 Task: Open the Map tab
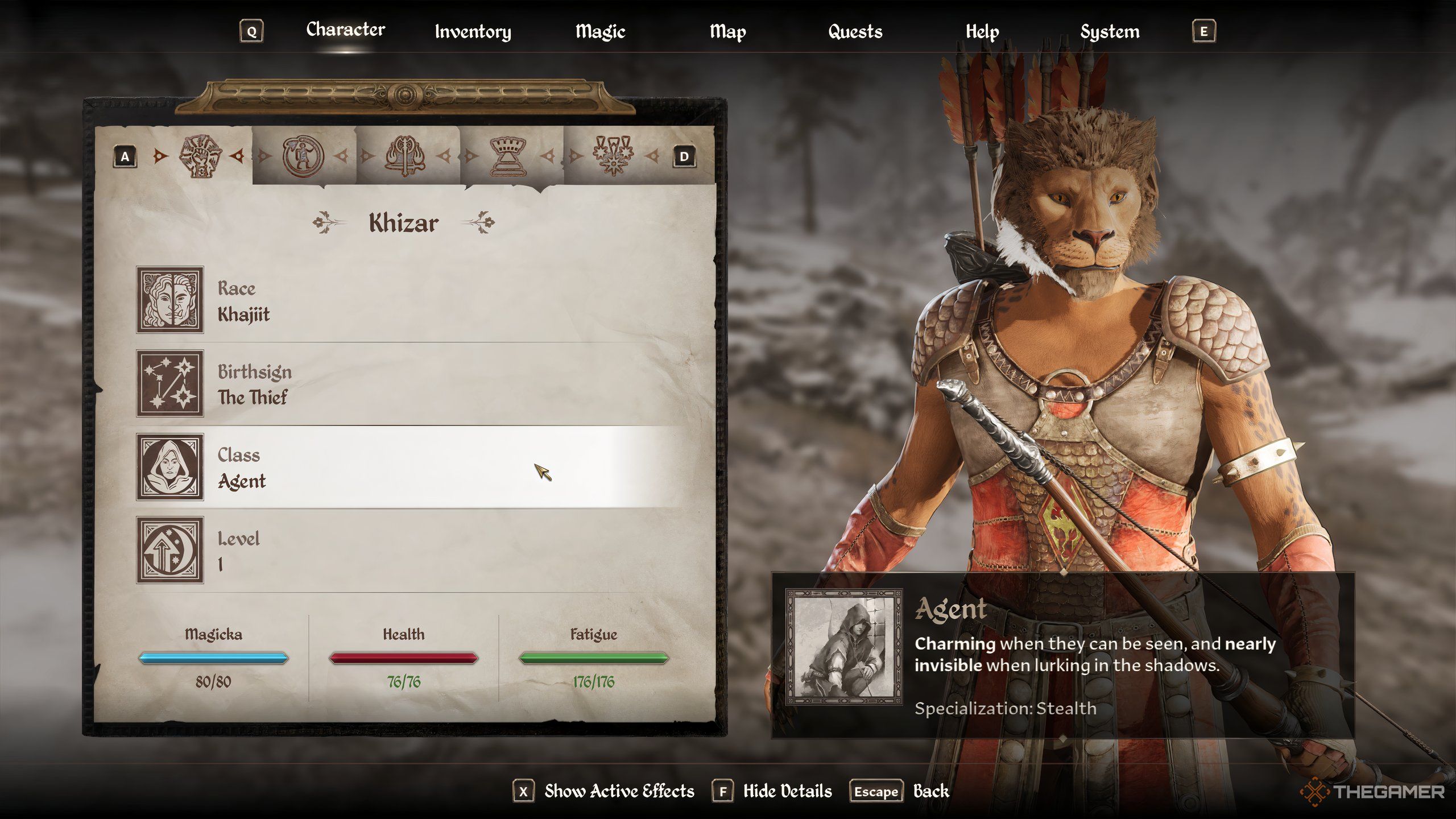[727, 32]
